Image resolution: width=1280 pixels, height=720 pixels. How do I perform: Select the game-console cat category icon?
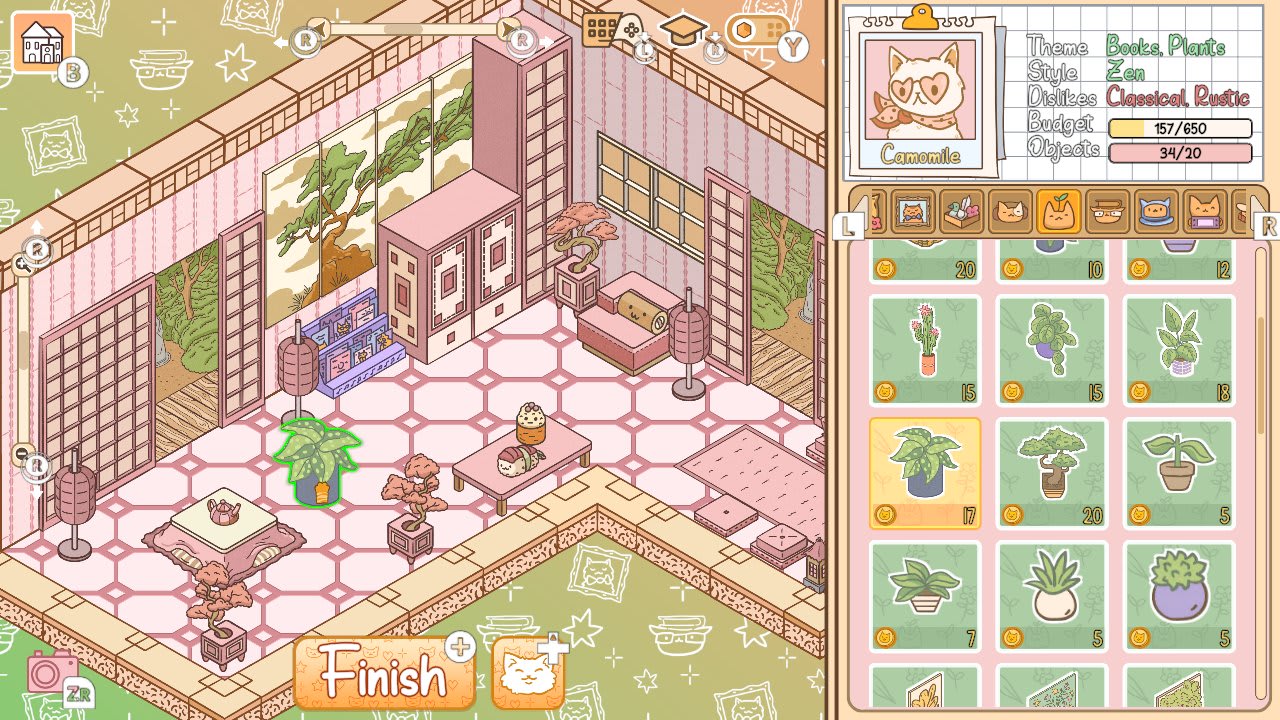[1204, 212]
